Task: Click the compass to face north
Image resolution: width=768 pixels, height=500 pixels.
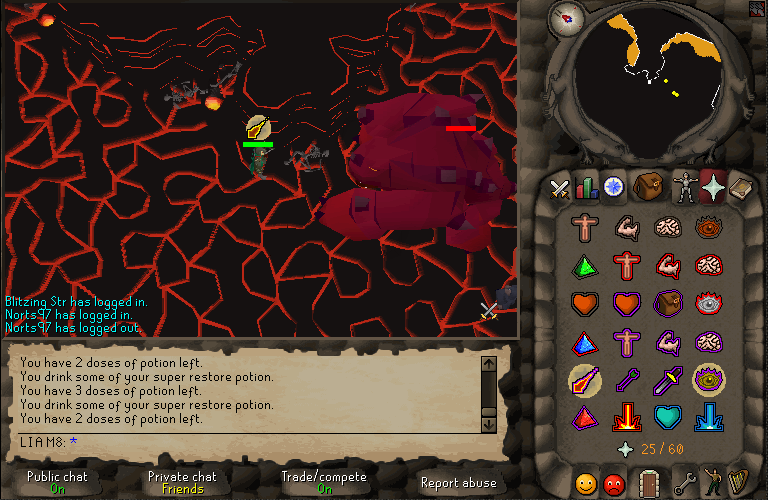Action: (x=568, y=17)
